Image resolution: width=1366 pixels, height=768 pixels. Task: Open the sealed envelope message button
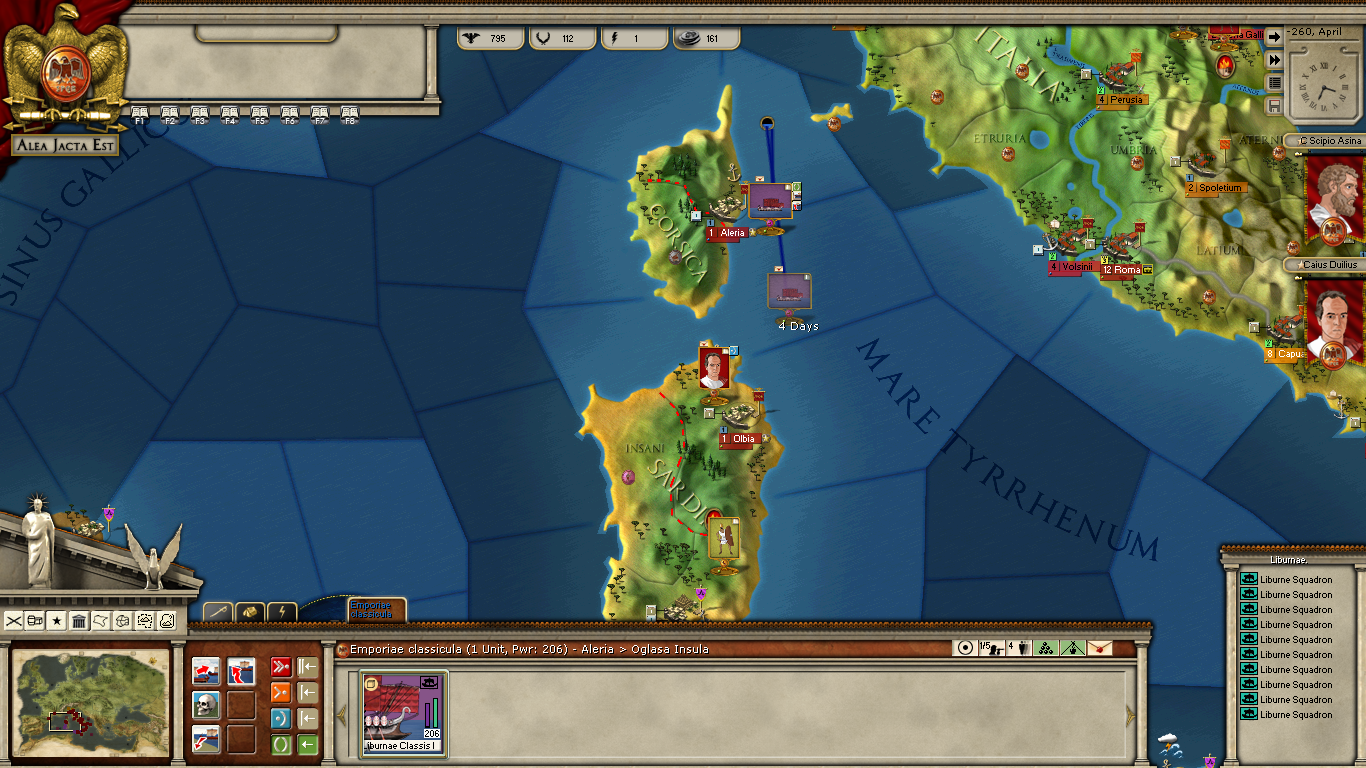point(1099,648)
